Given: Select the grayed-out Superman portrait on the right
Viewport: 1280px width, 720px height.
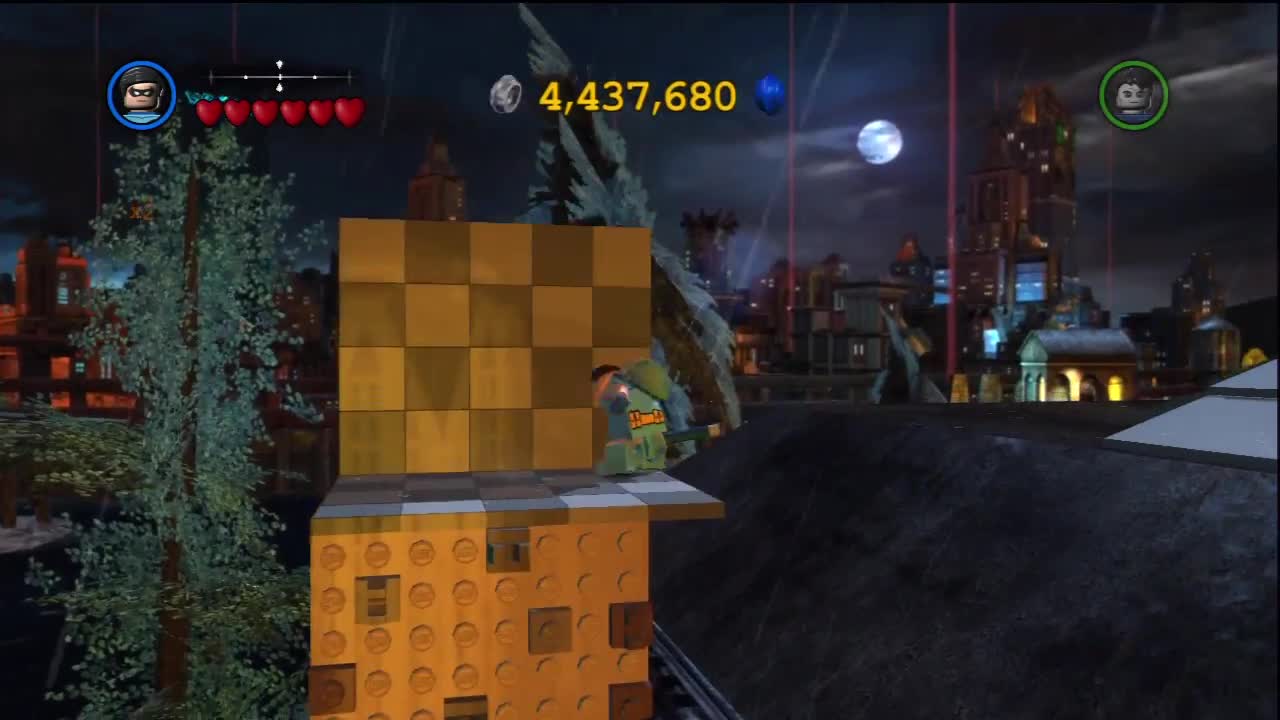Looking at the screenshot, I should point(1135,95).
